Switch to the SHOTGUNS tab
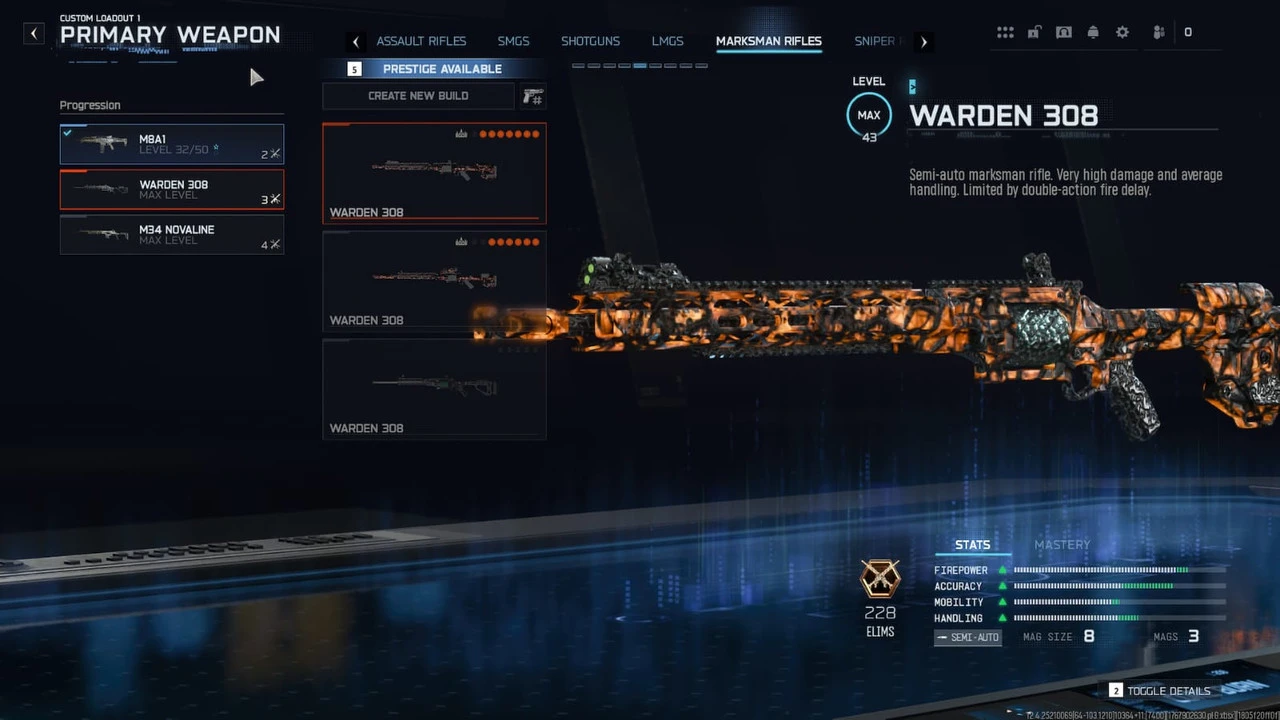The image size is (1280, 720). (590, 41)
